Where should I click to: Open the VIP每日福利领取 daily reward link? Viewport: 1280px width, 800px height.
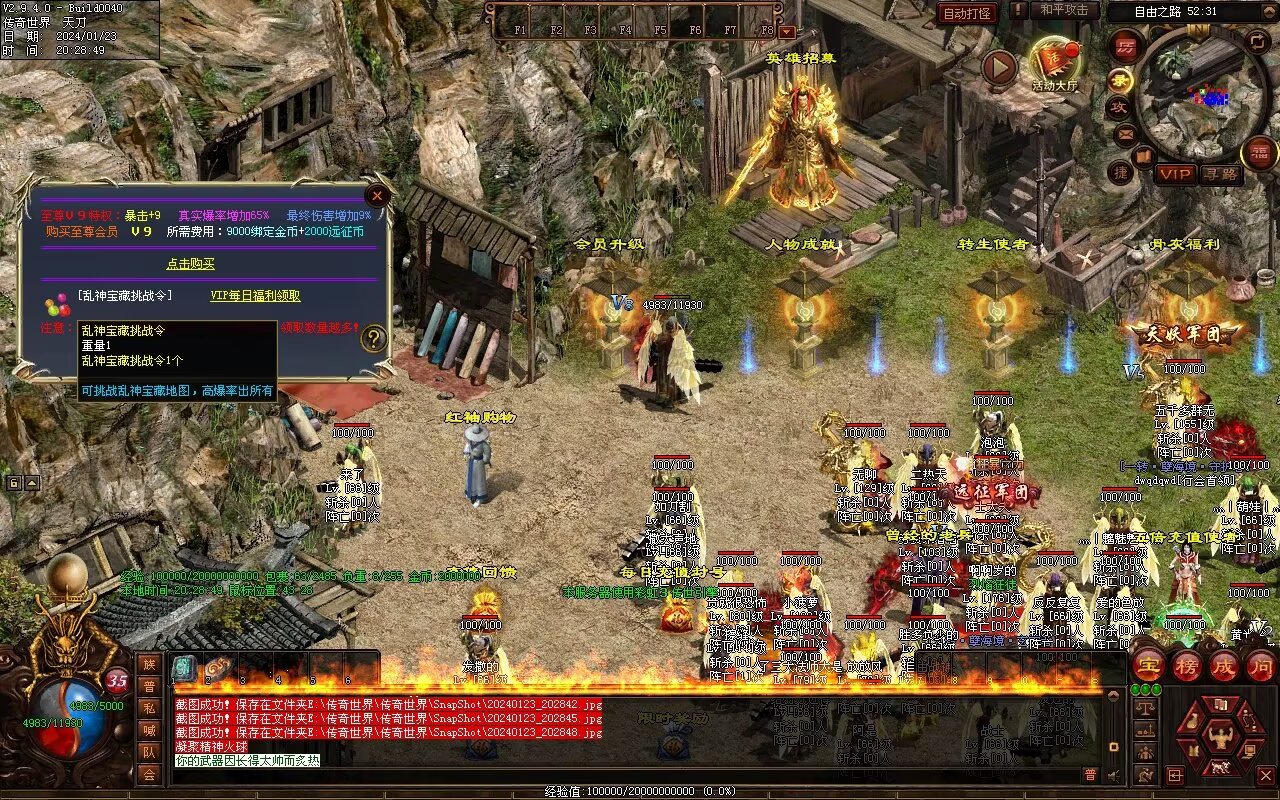click(255, 296)
